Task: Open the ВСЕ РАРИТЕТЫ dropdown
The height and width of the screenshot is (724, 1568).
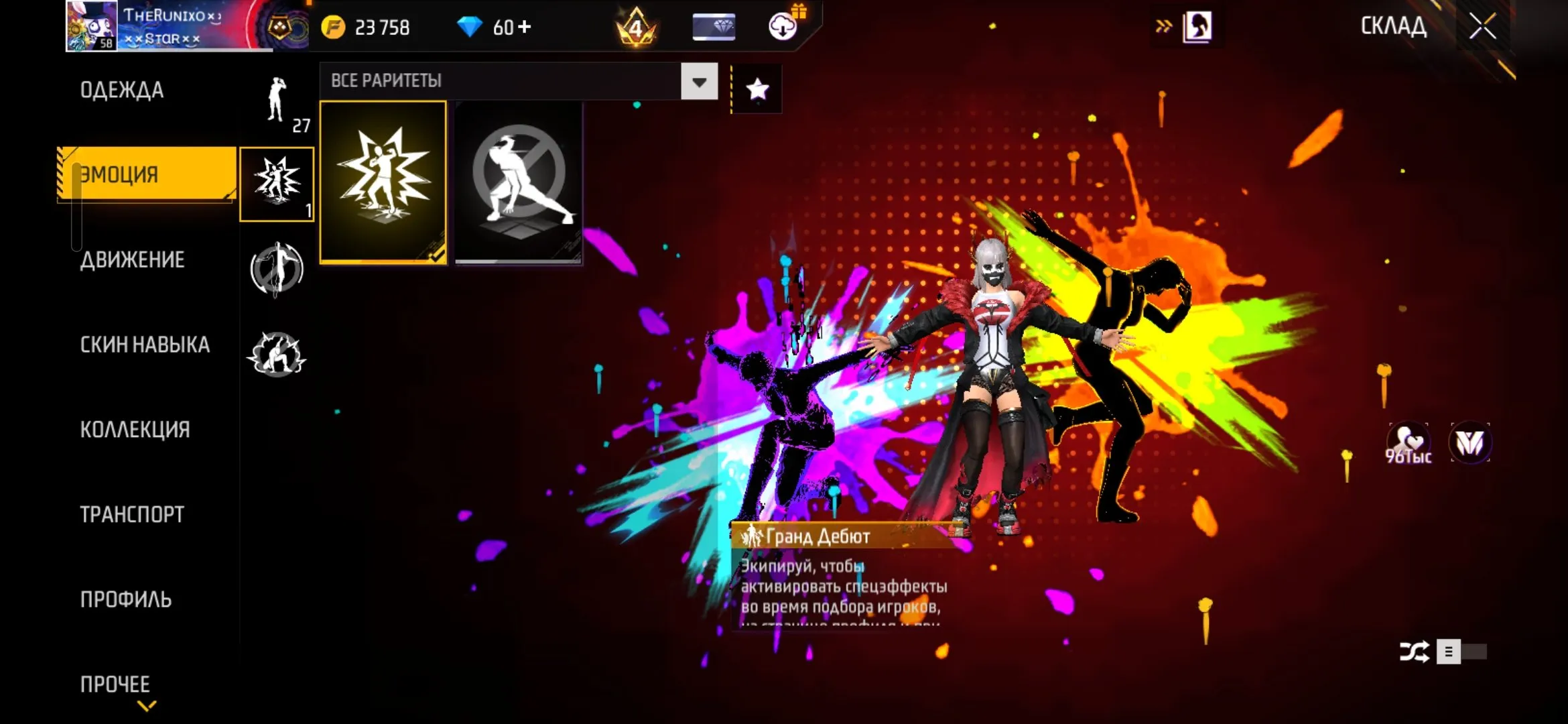Action: [x=698, y=81]
